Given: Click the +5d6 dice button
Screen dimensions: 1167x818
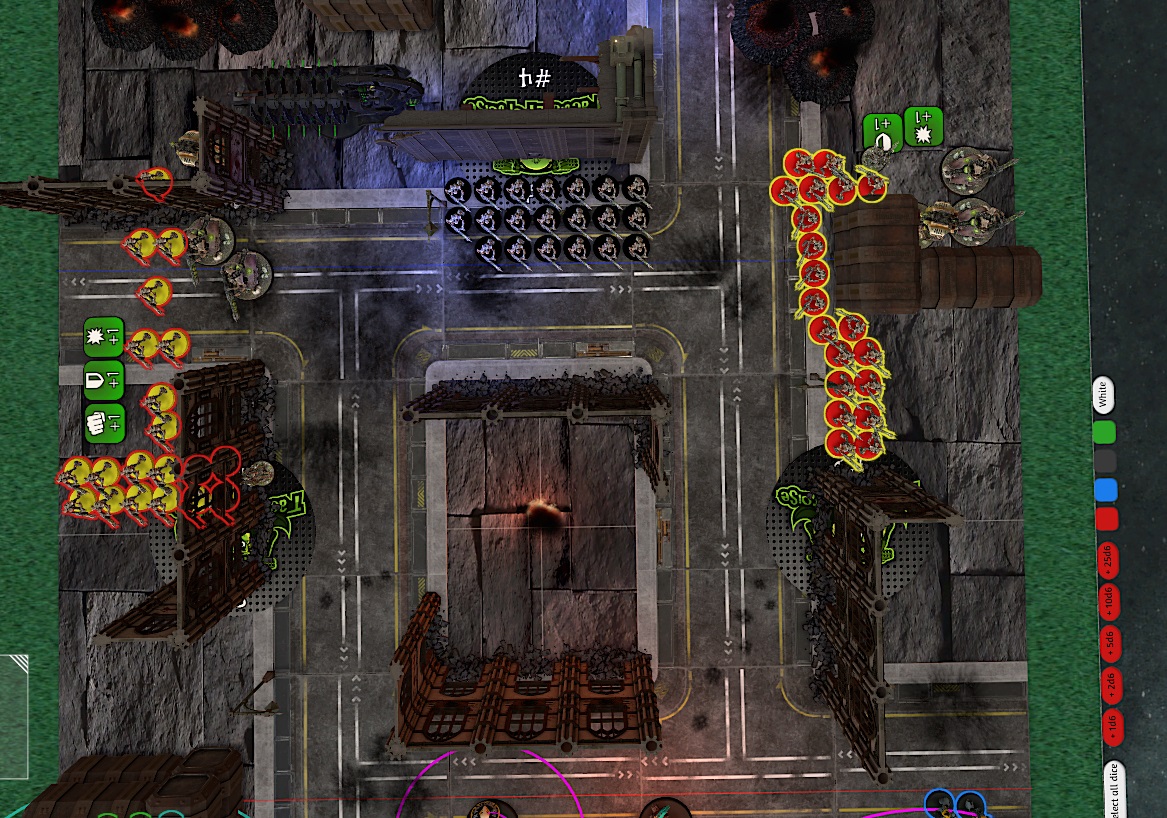Looking at the screenshot, I should coord(1109,643).
